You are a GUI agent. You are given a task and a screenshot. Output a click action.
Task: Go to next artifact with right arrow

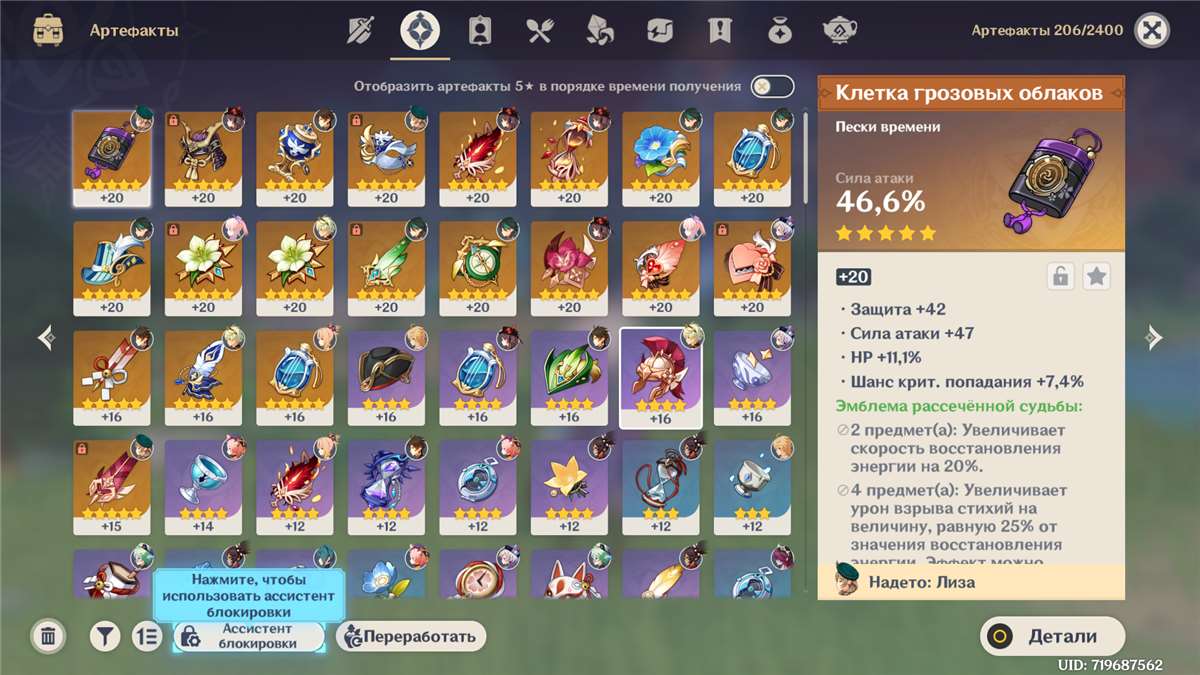click(x=1153, y=338)
